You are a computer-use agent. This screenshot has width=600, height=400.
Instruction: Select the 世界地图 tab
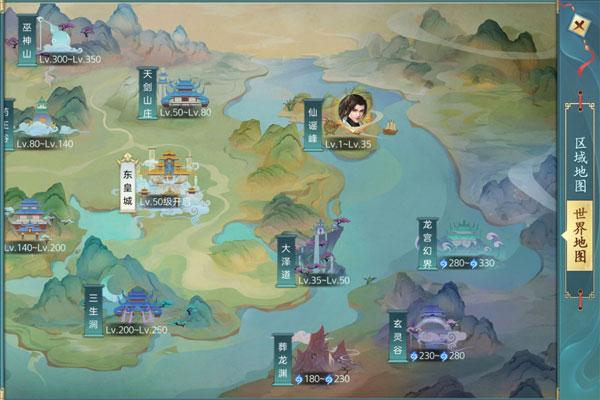coord(579,236)
